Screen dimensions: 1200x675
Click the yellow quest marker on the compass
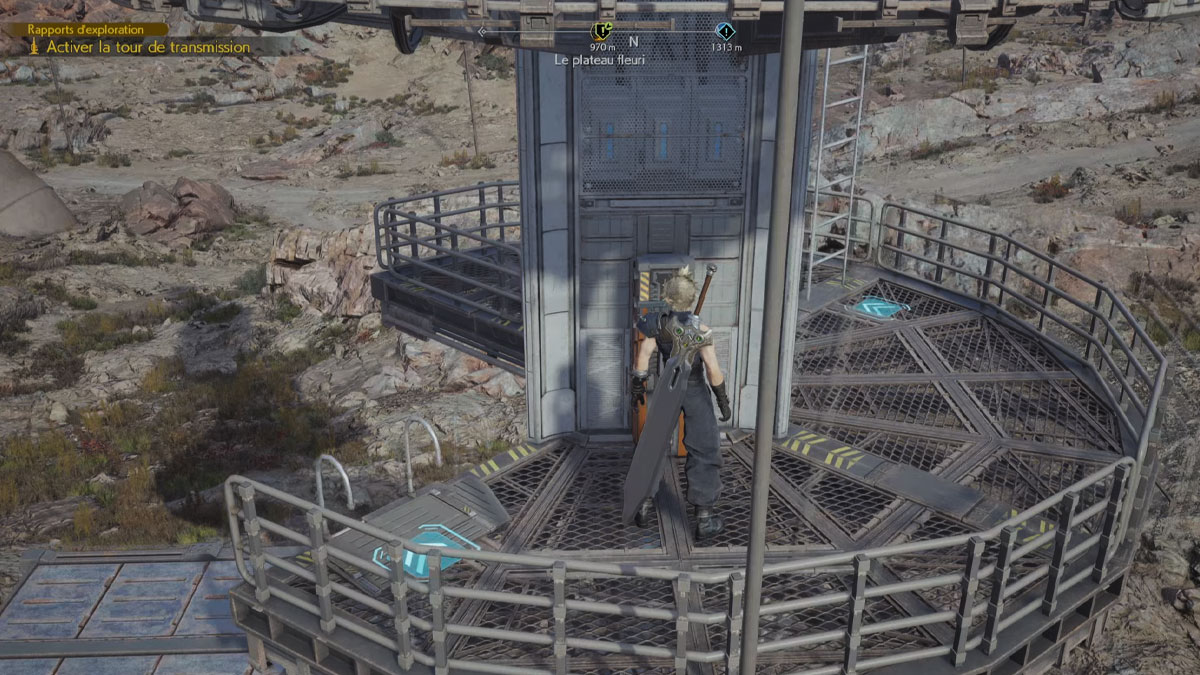tap(602, 31)
